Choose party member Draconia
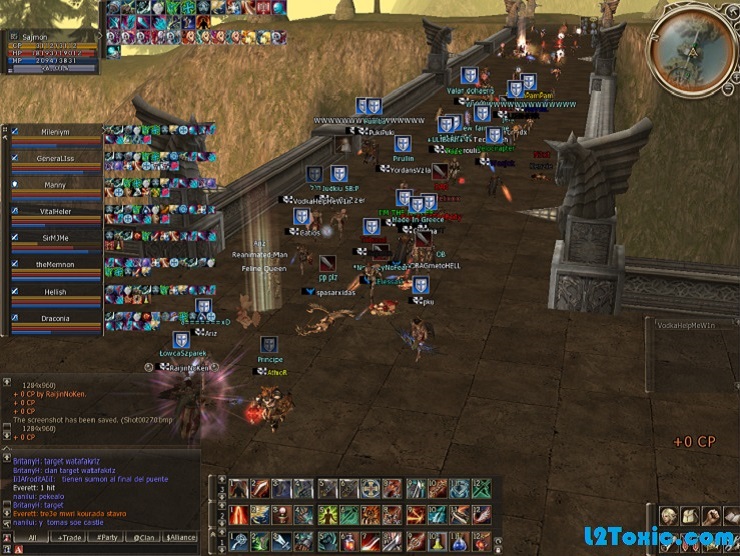740x556 pixels. tap(55, 319)
